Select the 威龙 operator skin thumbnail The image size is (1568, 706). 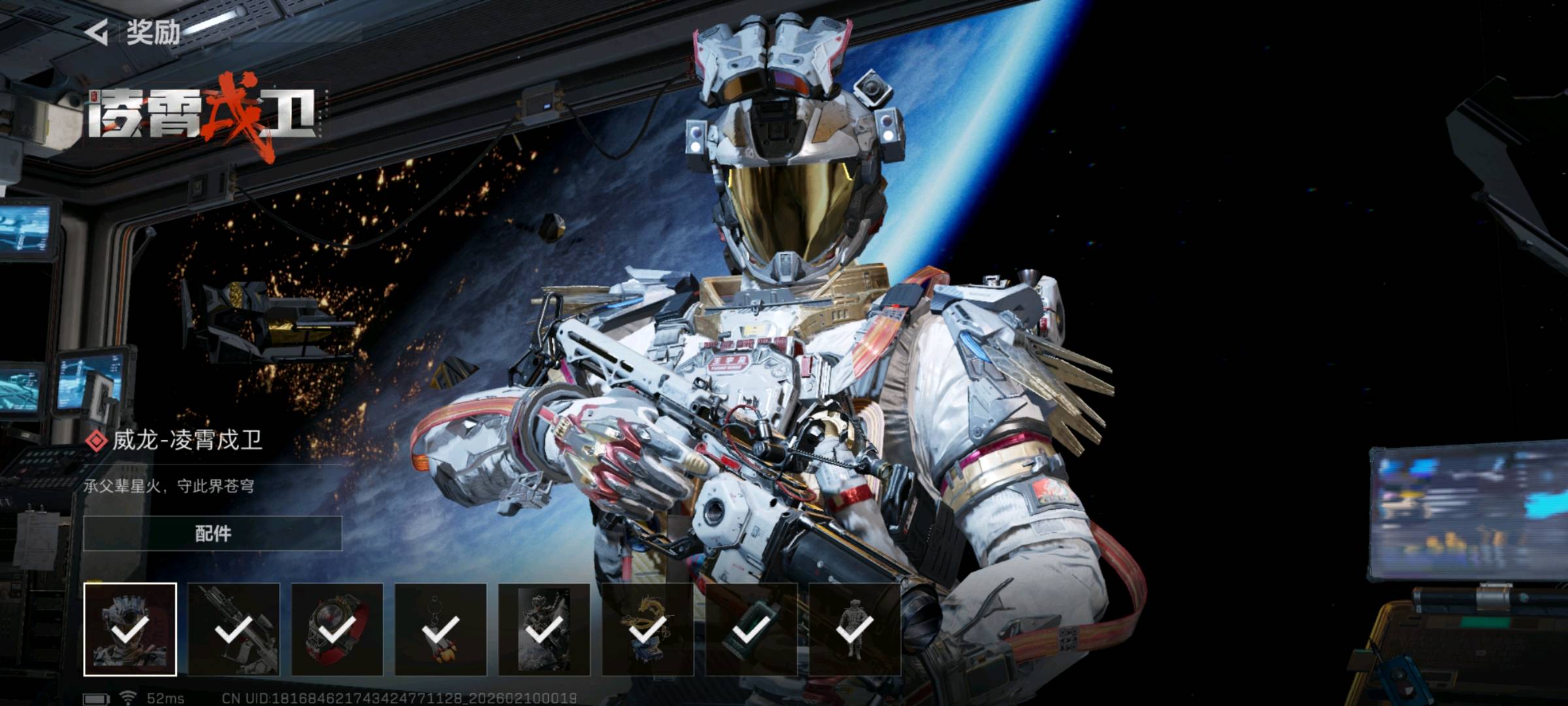(130, 629)
